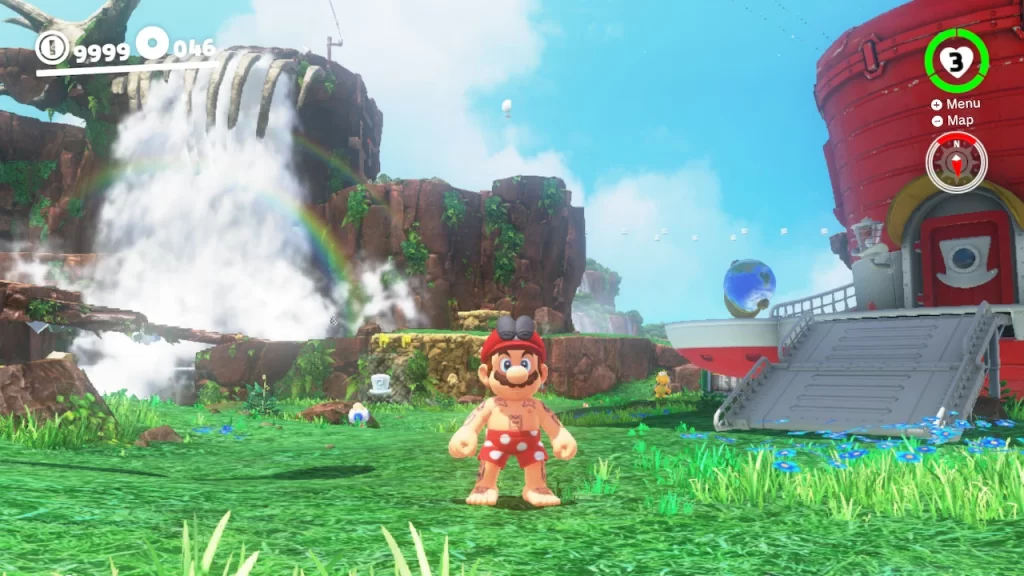The image size is (1024, 576).
Task: Click the red compass icon
Action: [956, 161]
